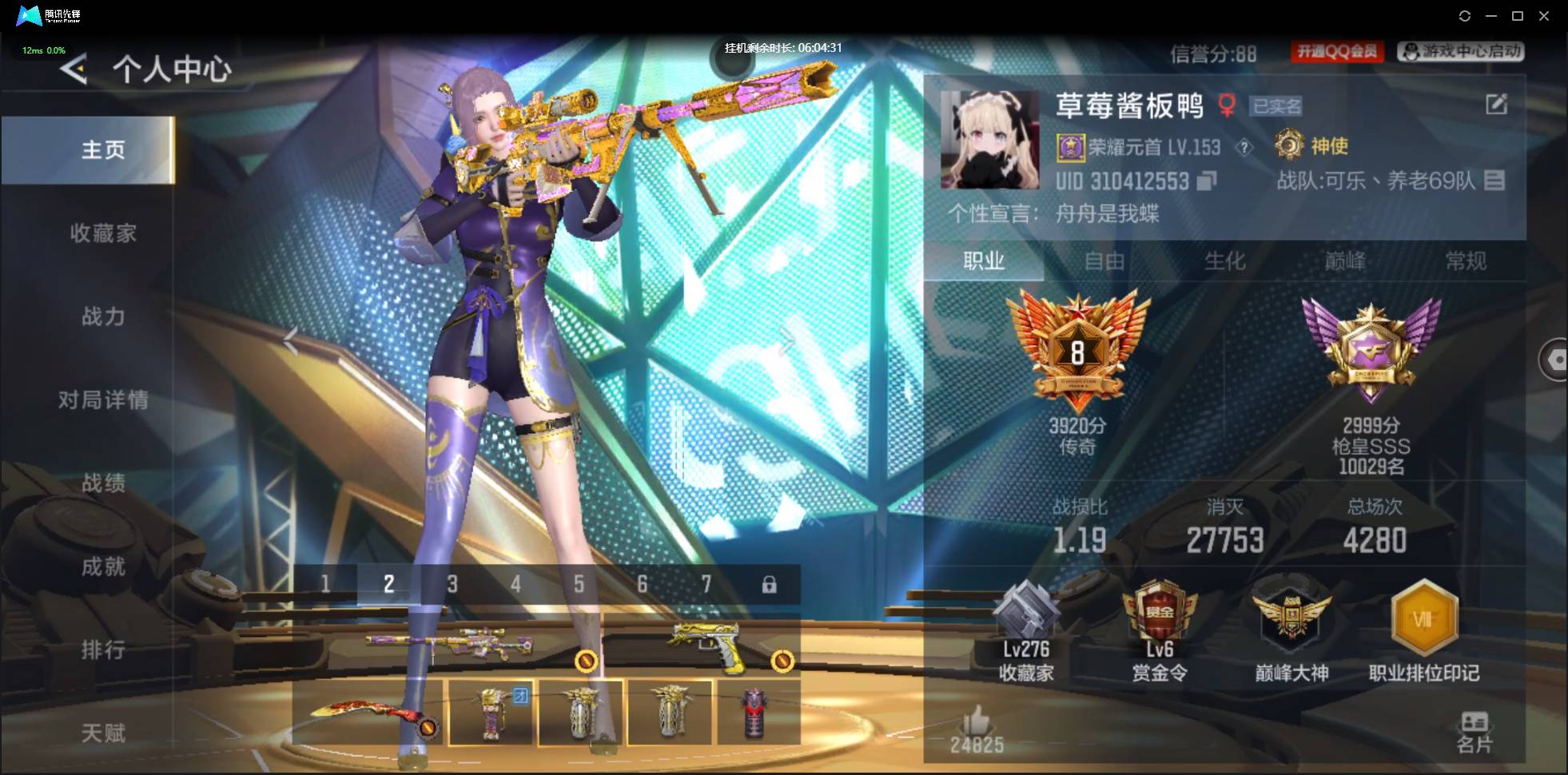Open team roster icon beside 可乐丶养老69队
The image size is (1568, 775).
click(x=1494, y=181)
